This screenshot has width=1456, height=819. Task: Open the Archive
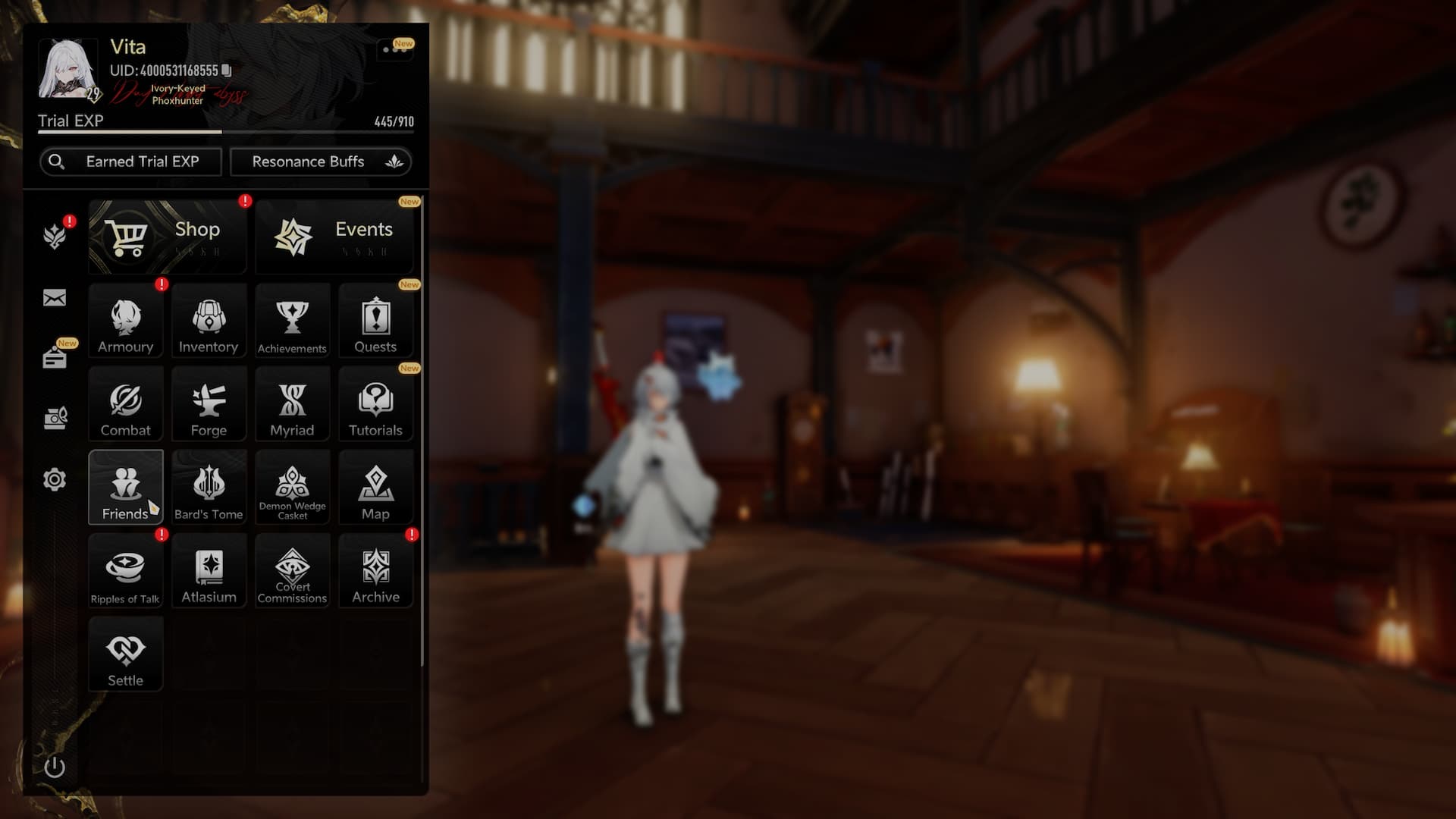tap(375, 571)
